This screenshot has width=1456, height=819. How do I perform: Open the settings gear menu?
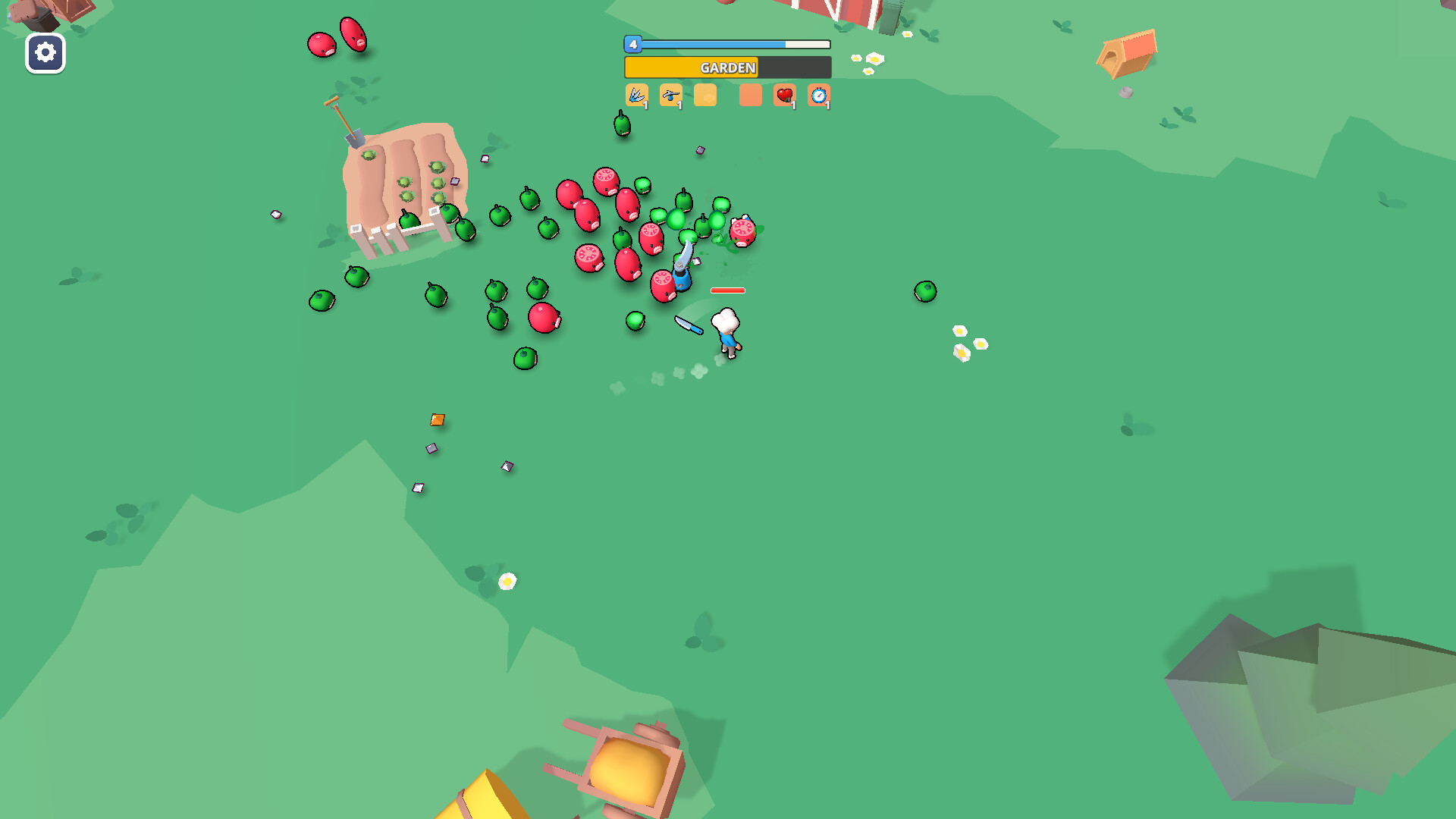(45, 53)
